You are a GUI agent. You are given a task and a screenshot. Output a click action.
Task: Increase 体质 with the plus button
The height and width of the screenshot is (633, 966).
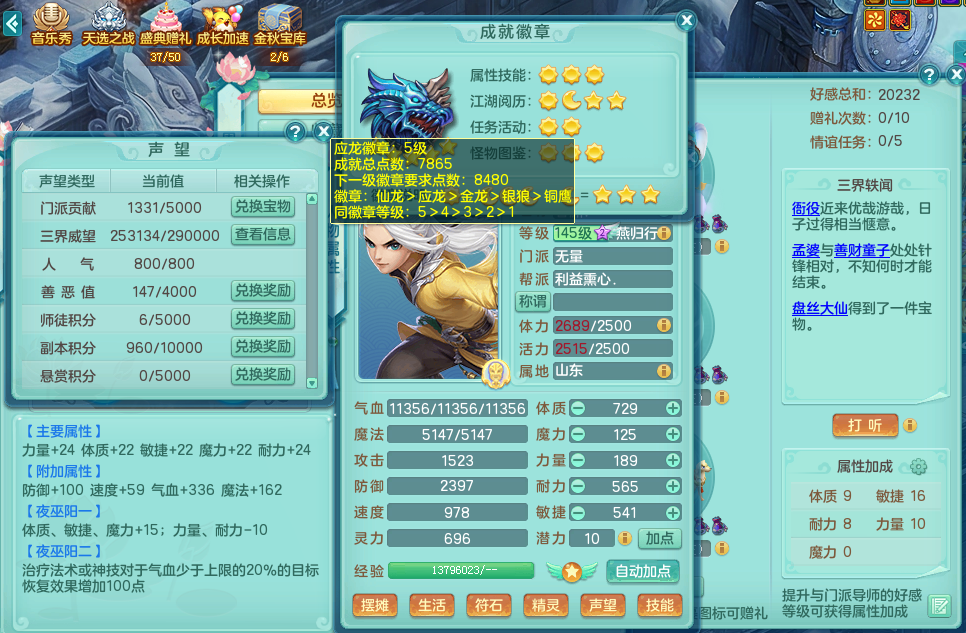(673, 408)
